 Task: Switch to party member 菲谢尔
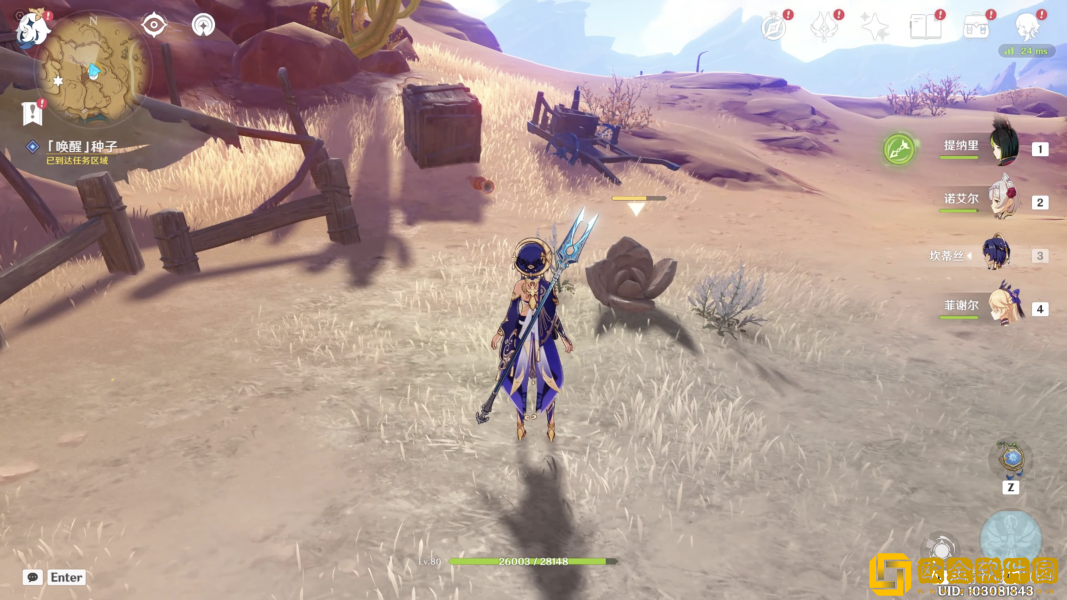point(1003,307)
